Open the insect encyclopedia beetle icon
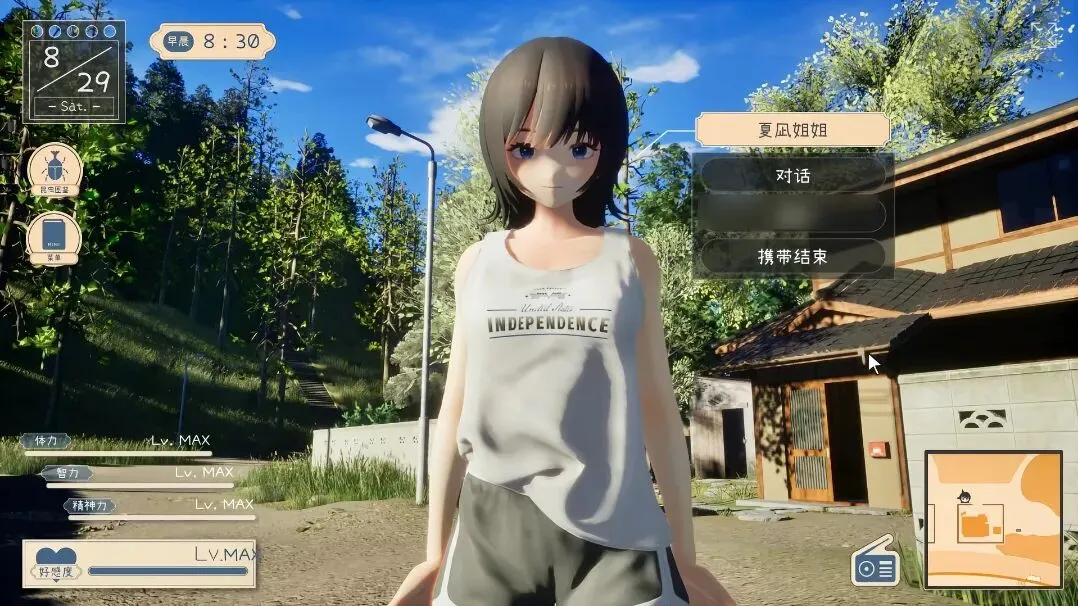Image resolution: width=1078 pixels, height=606 pixels. pyautogui.click(x=54, y=170)
